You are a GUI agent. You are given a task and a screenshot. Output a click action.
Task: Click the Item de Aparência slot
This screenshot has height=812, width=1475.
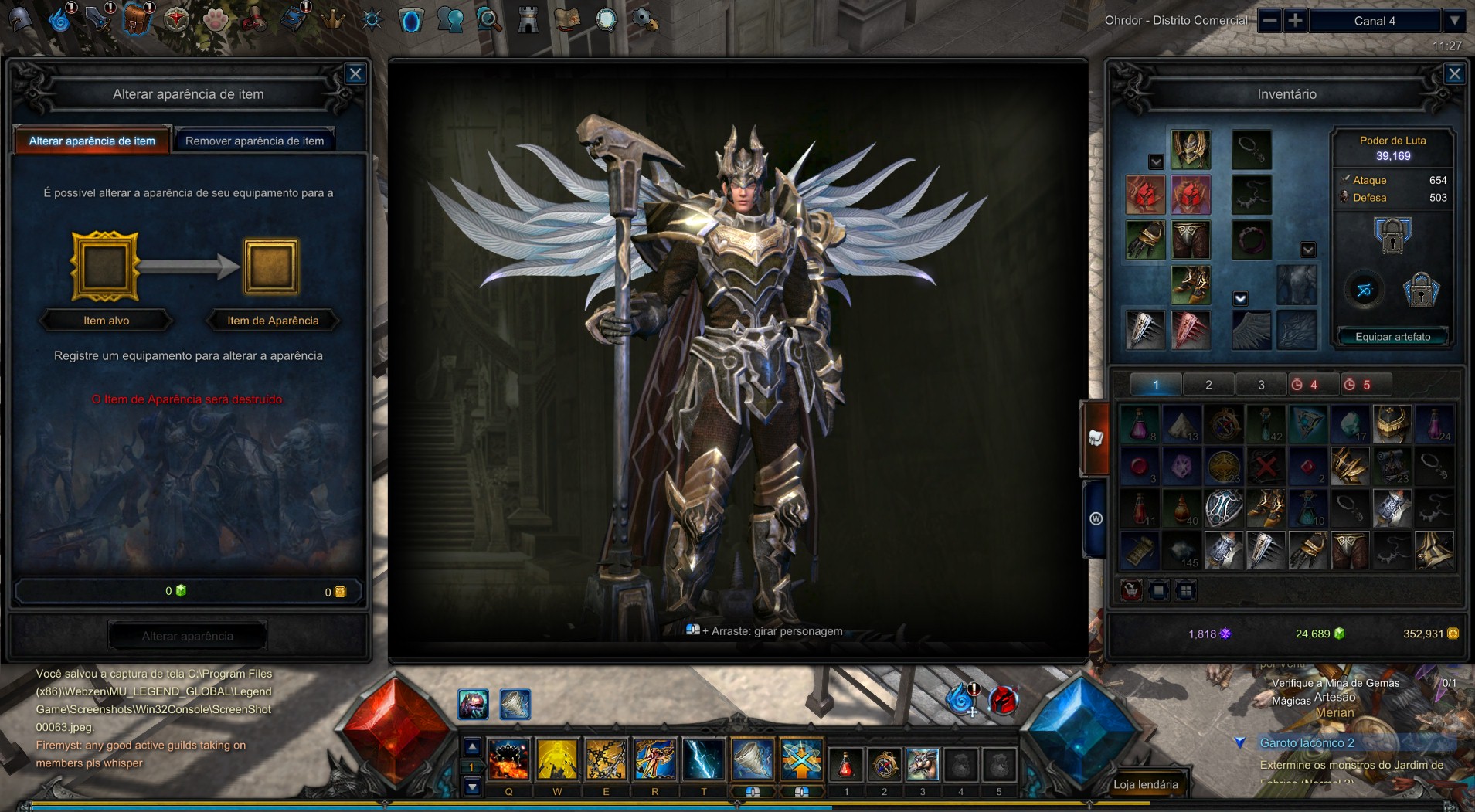click(x=271, y=267)
